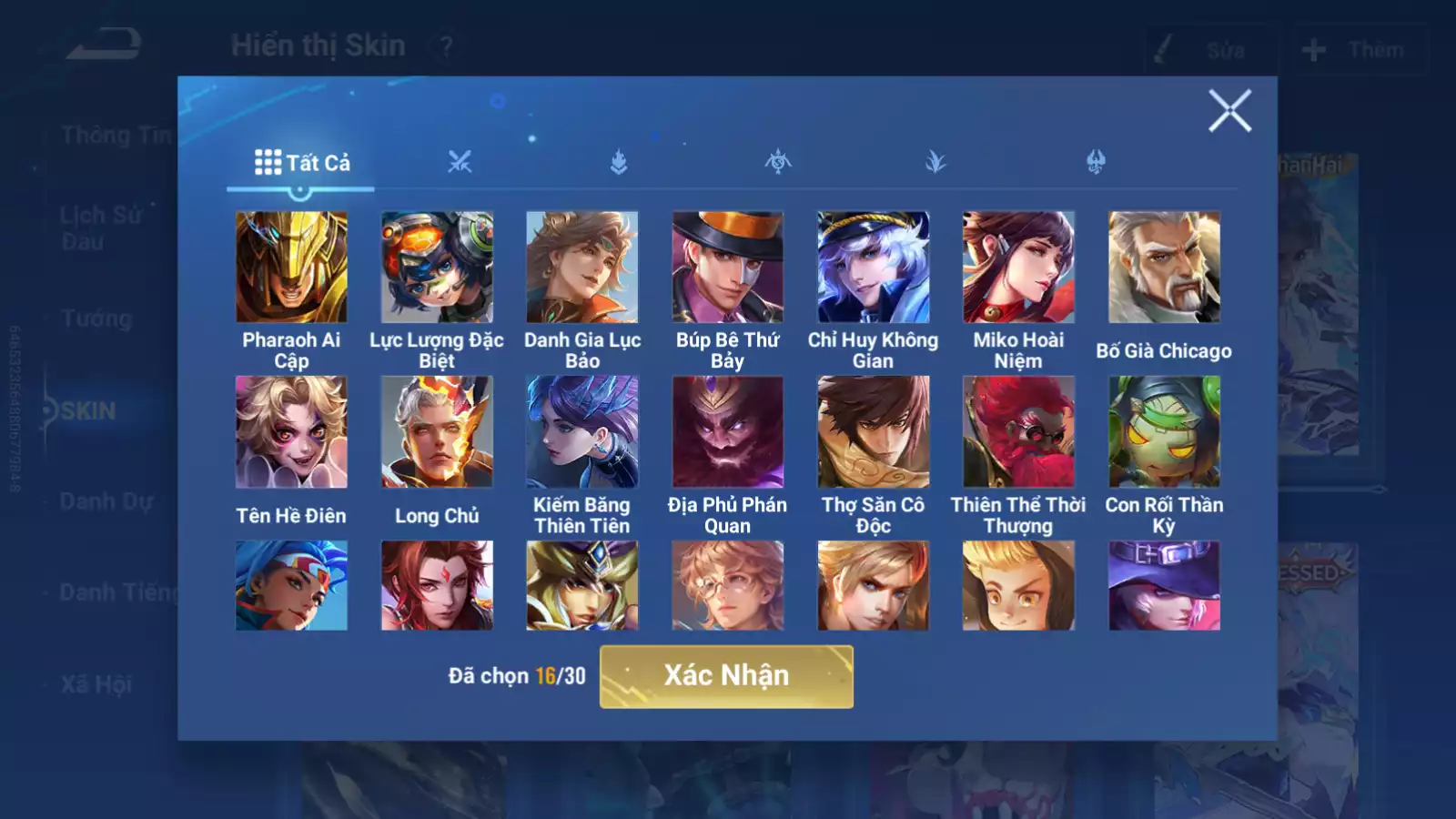
Task: Choose the Bố Già Chicago skin
Action: 1164,268
